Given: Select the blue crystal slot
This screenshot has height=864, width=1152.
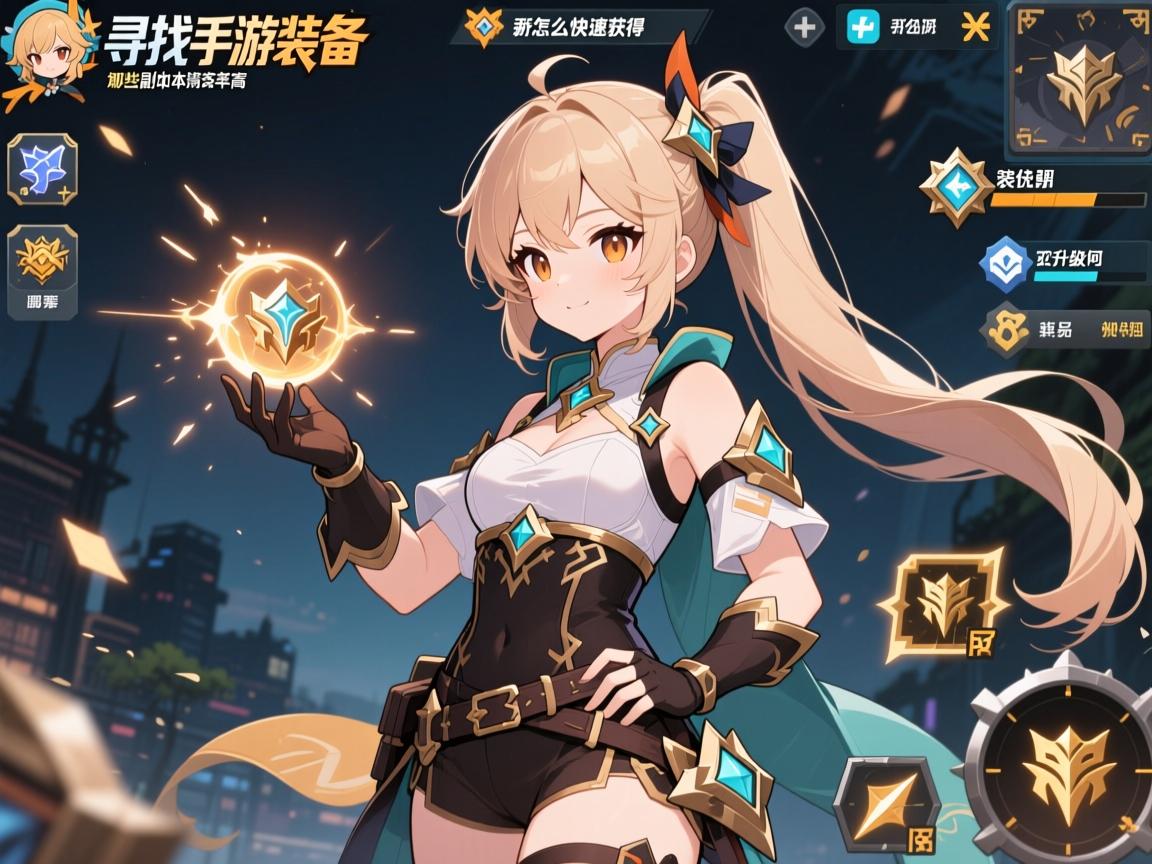Looking at the screenshot, I should click(42, 169).
